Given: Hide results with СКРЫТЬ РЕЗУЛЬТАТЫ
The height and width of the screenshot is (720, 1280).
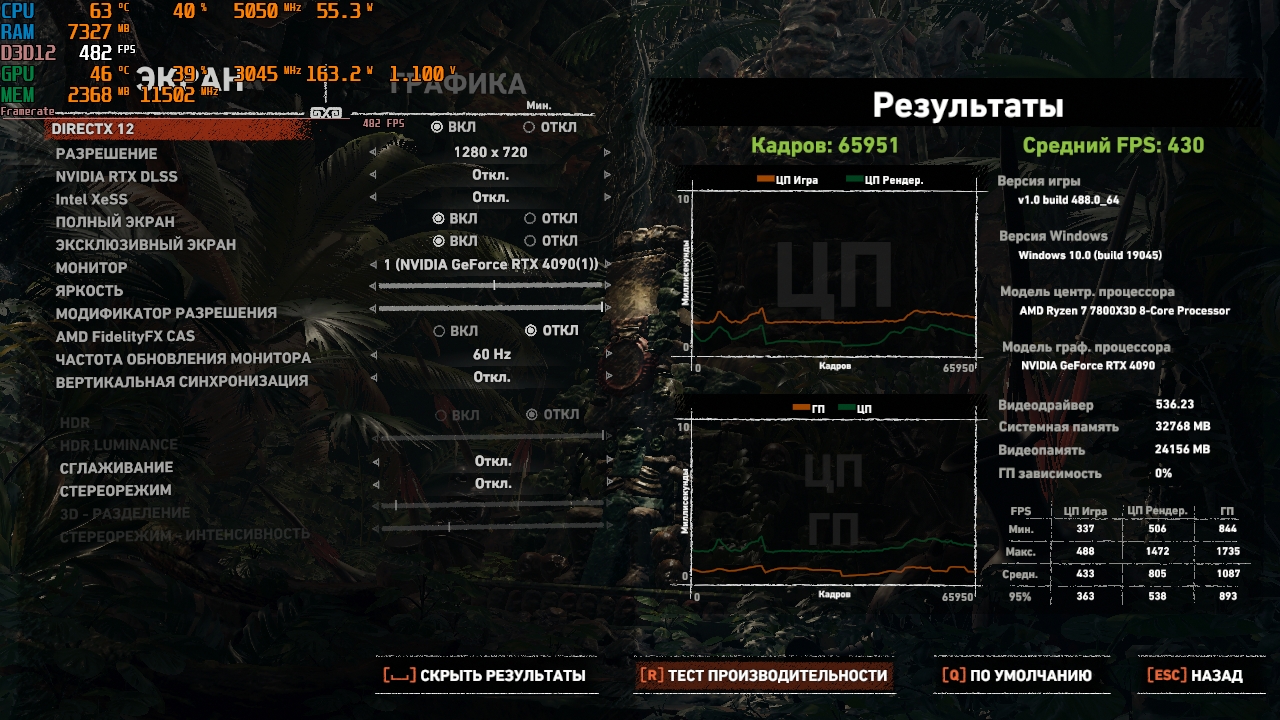Looking at the screenshot, I should coord(486,676).
